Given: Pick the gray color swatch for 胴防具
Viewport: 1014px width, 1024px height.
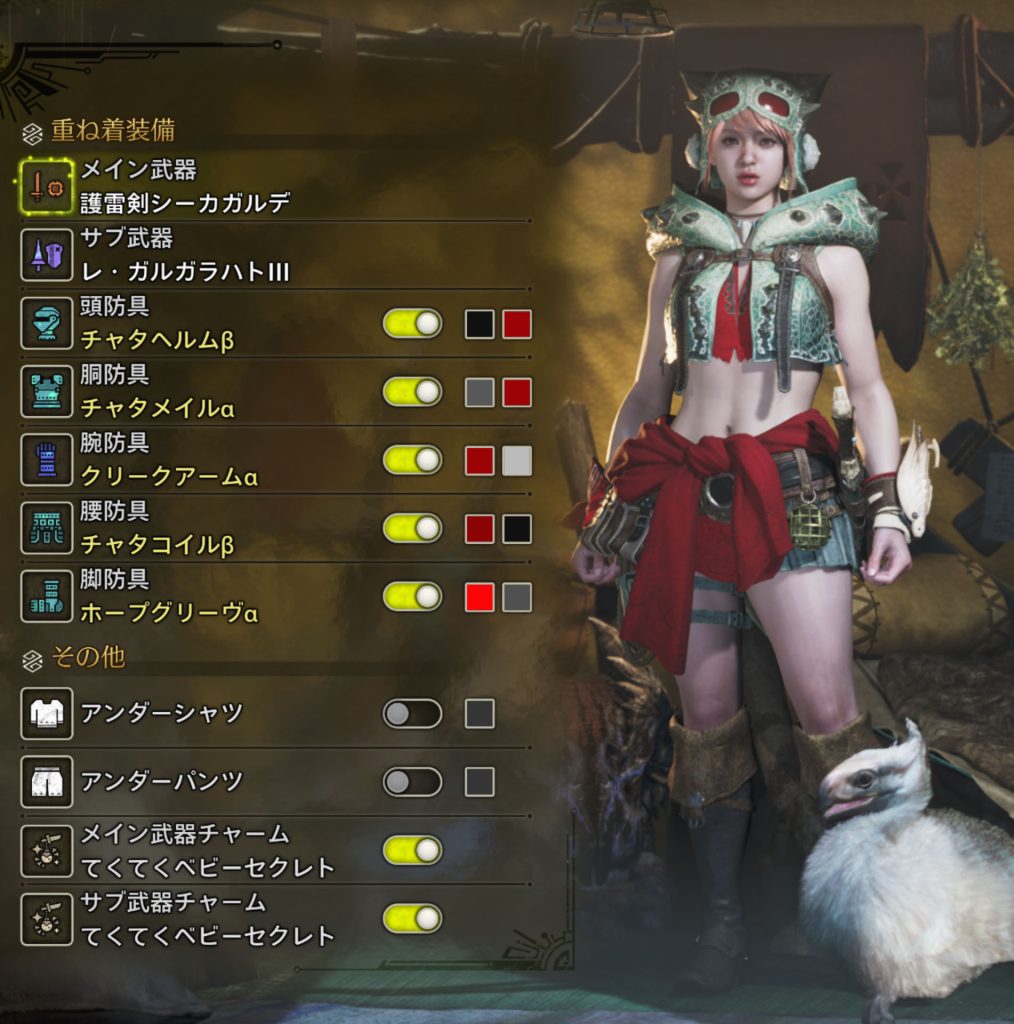Looking at the screenshot, I should click(479, 392).
